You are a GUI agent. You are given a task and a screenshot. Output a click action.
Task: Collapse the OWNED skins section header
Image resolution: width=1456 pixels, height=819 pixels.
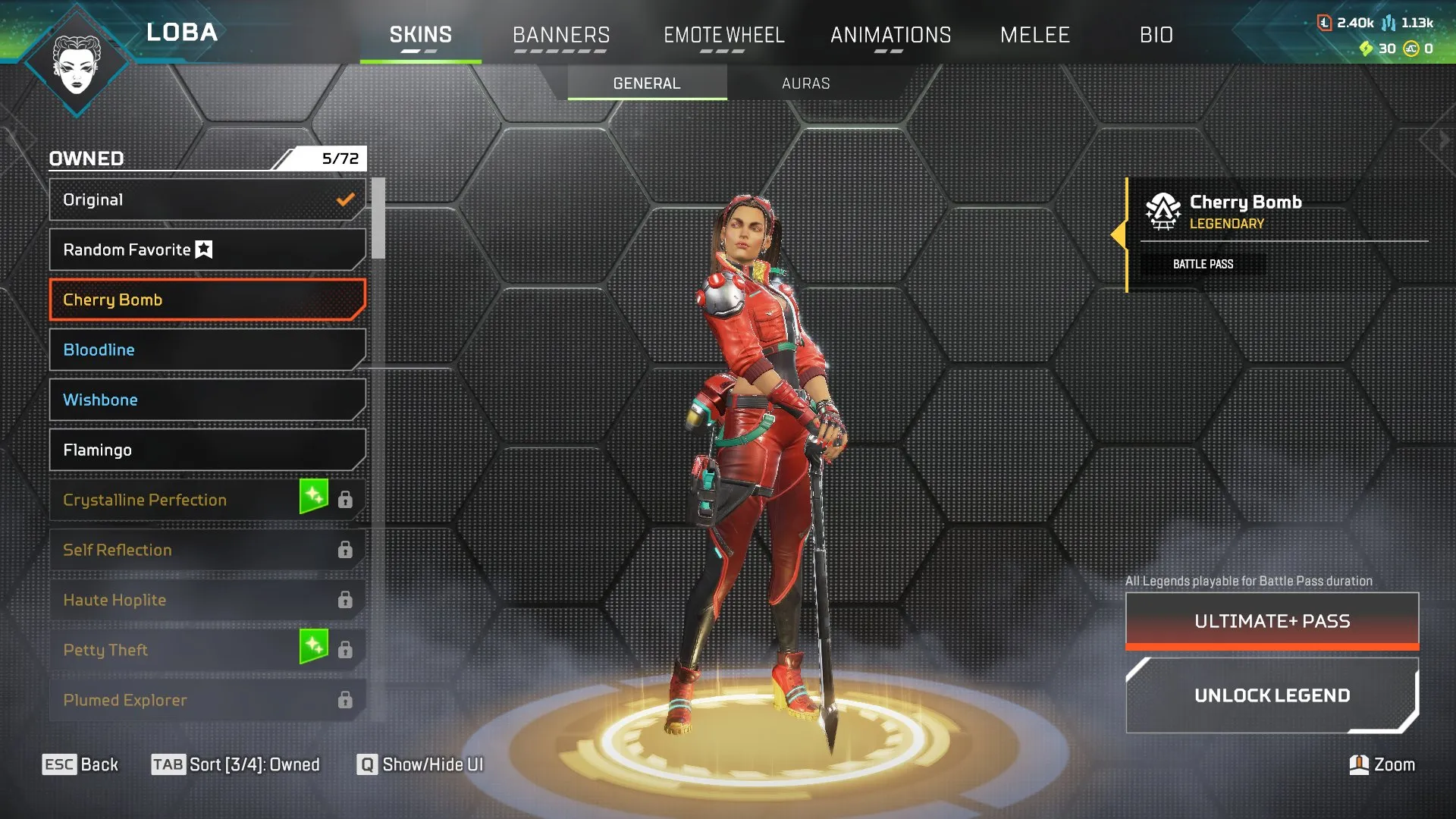pyautogui.click(x=86, y=158)
